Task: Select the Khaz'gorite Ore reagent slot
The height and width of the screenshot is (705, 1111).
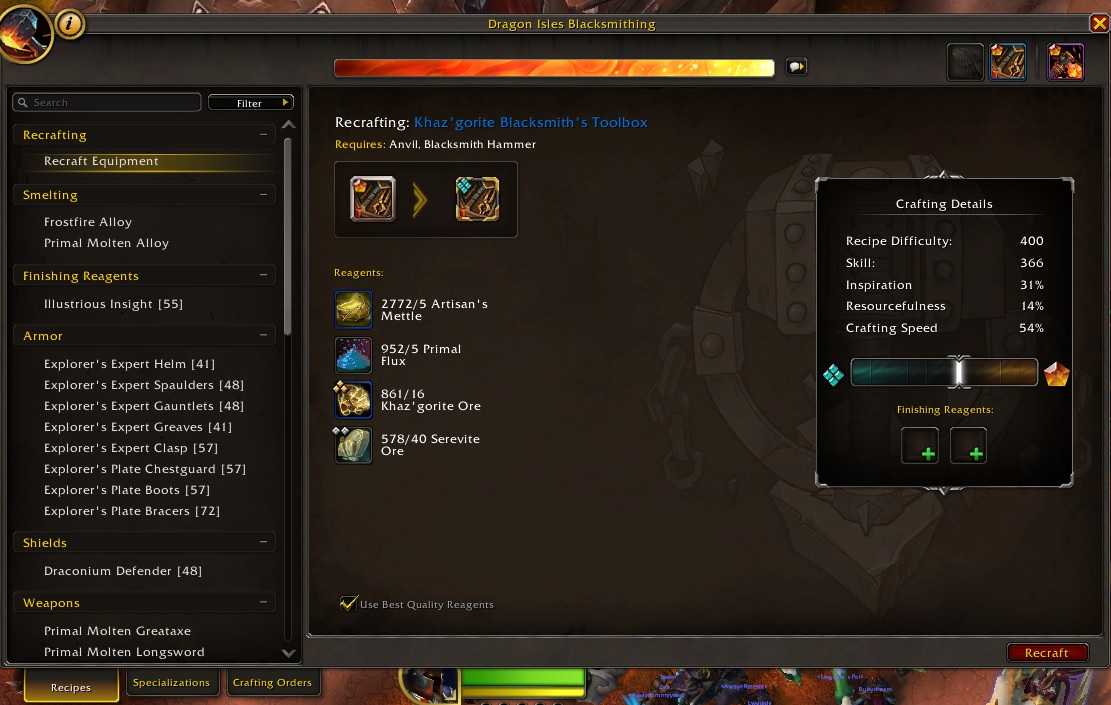Action: [354, 400]
